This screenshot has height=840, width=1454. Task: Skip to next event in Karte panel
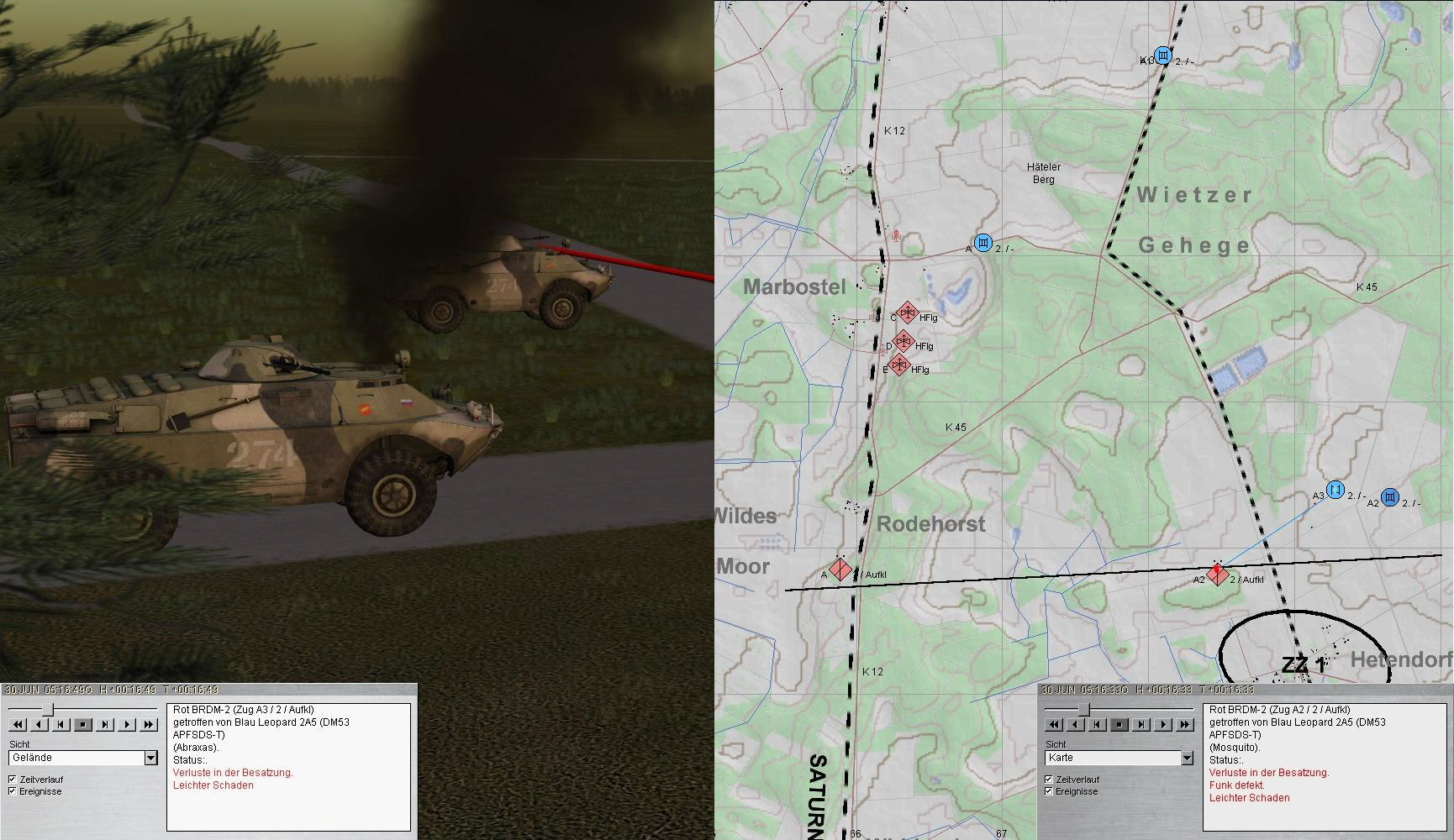pyautogui.click(x=1141, y=725)
